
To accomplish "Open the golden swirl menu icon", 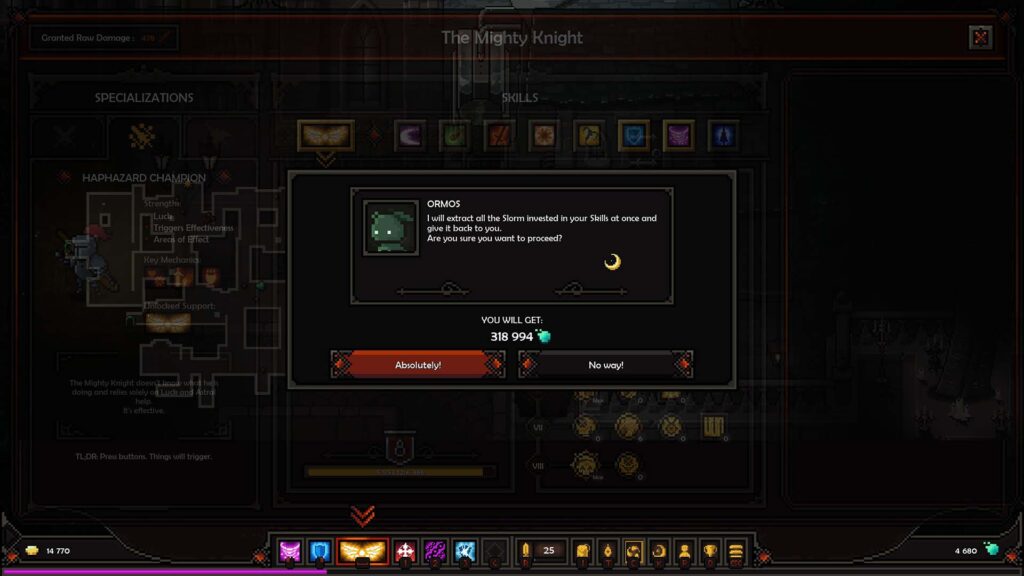I will [633, 551].
